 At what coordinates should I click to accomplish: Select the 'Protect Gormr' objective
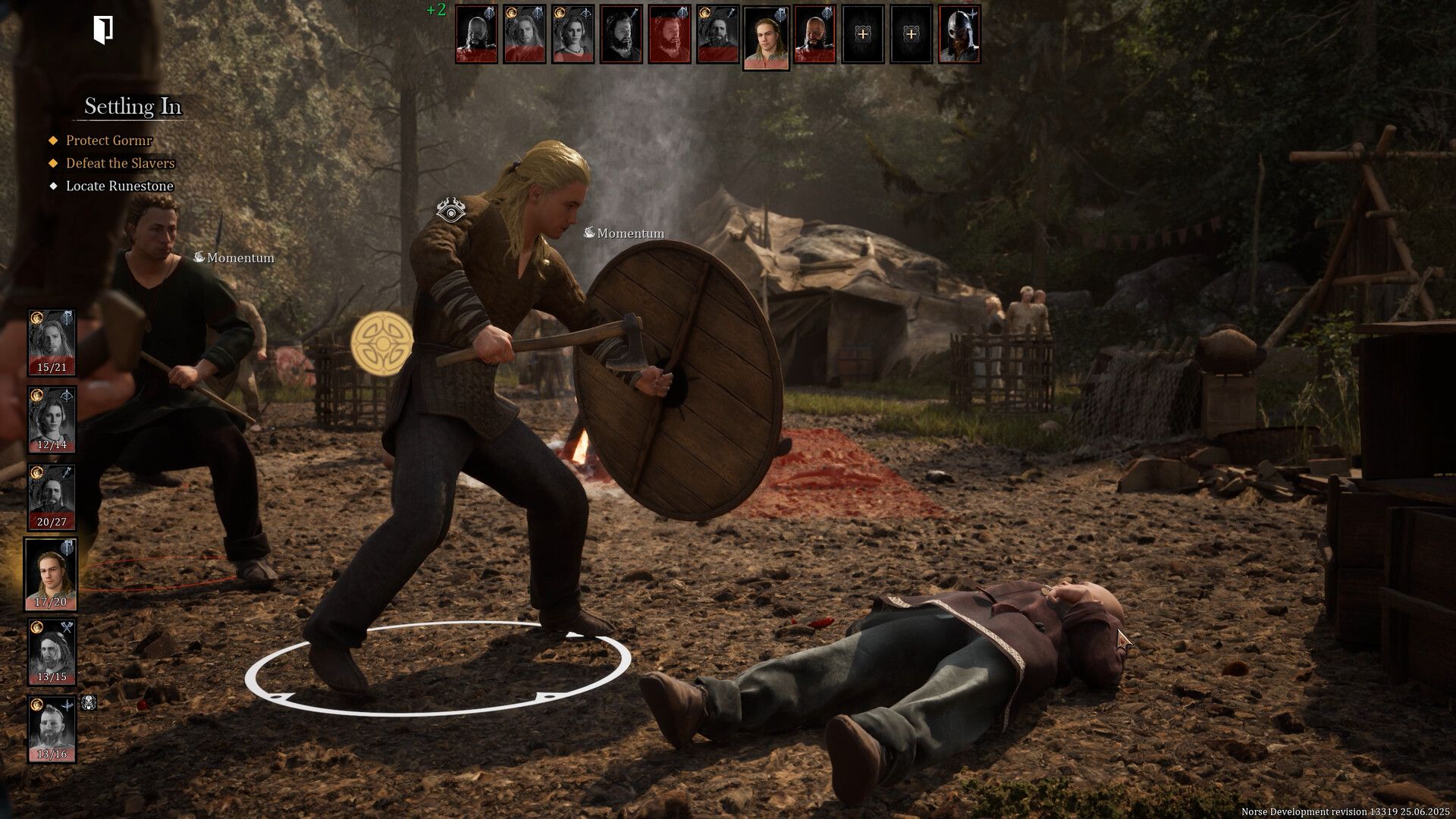108,141
